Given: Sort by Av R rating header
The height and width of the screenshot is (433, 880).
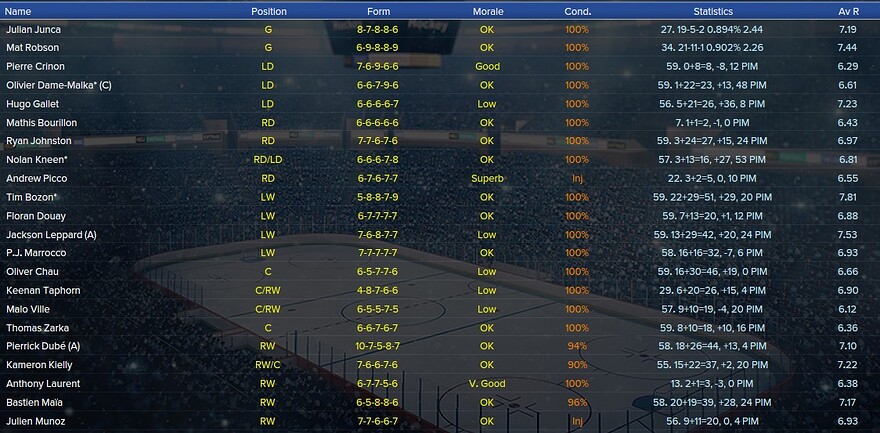Looking at the screenshot, I should coord(847,11).
